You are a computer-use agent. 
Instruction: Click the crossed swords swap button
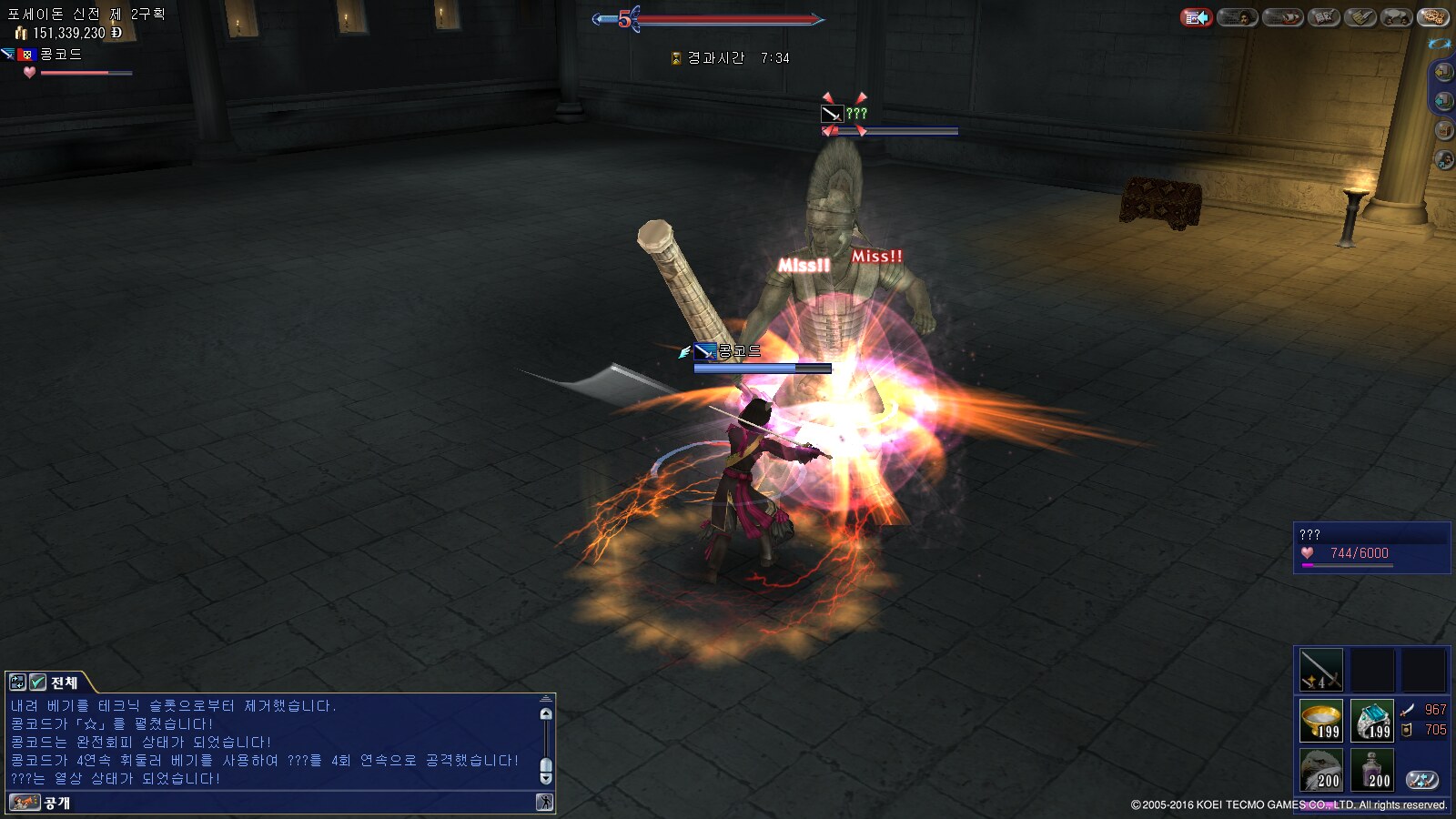pyautogui.click(x=1422, y=779)
